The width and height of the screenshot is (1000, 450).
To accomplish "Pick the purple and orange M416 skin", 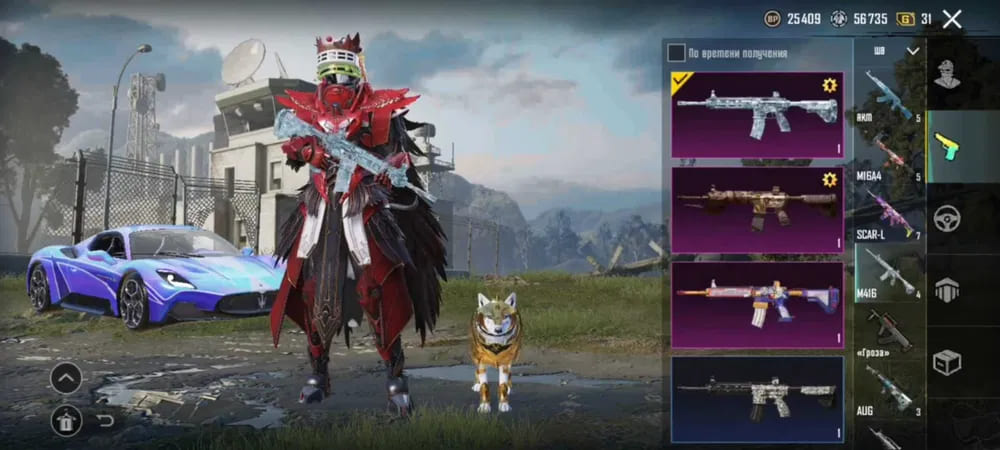I will pyautogui.click(x=756, y=303).
